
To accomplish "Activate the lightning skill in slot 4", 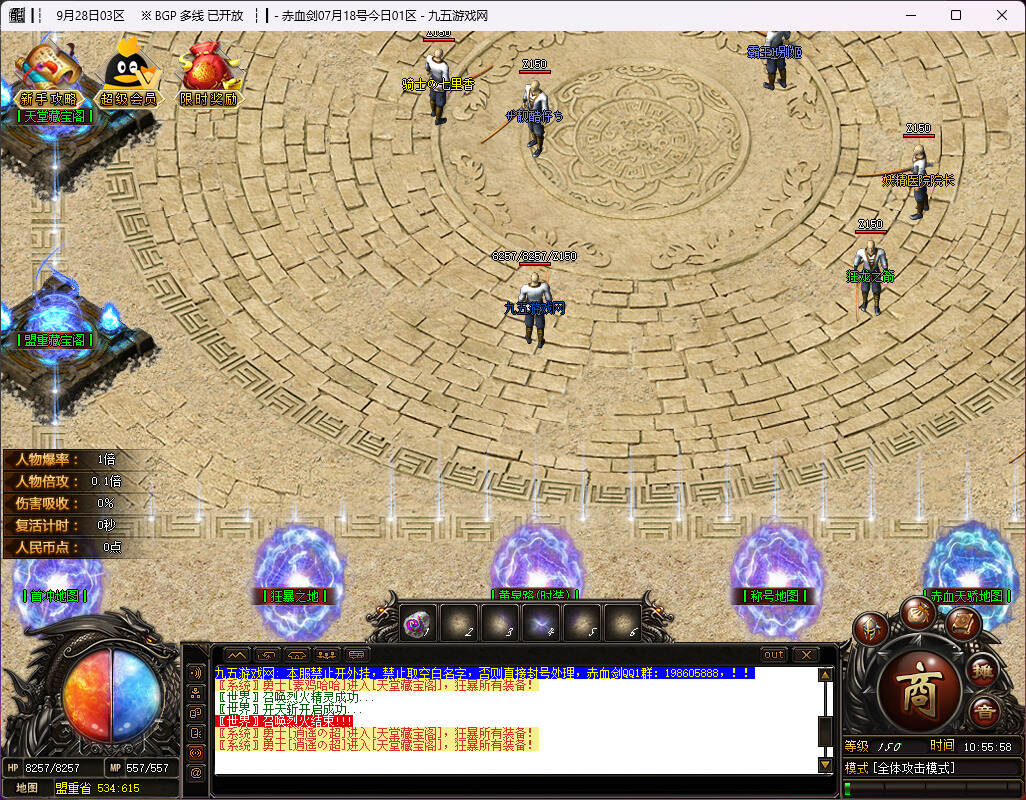I will click(540, 623).
